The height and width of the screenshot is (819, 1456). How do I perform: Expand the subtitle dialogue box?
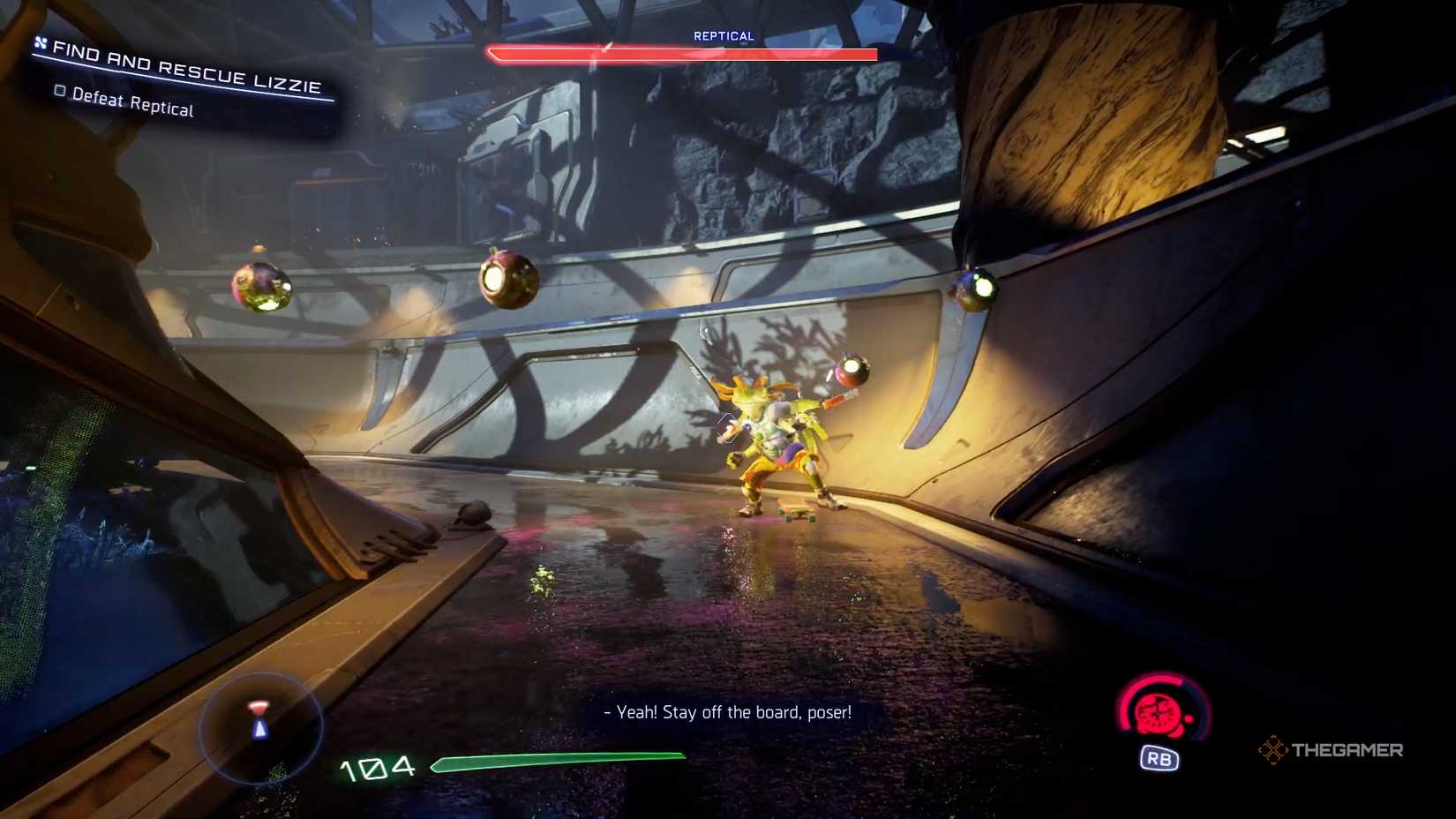click(x=727, y=711)
